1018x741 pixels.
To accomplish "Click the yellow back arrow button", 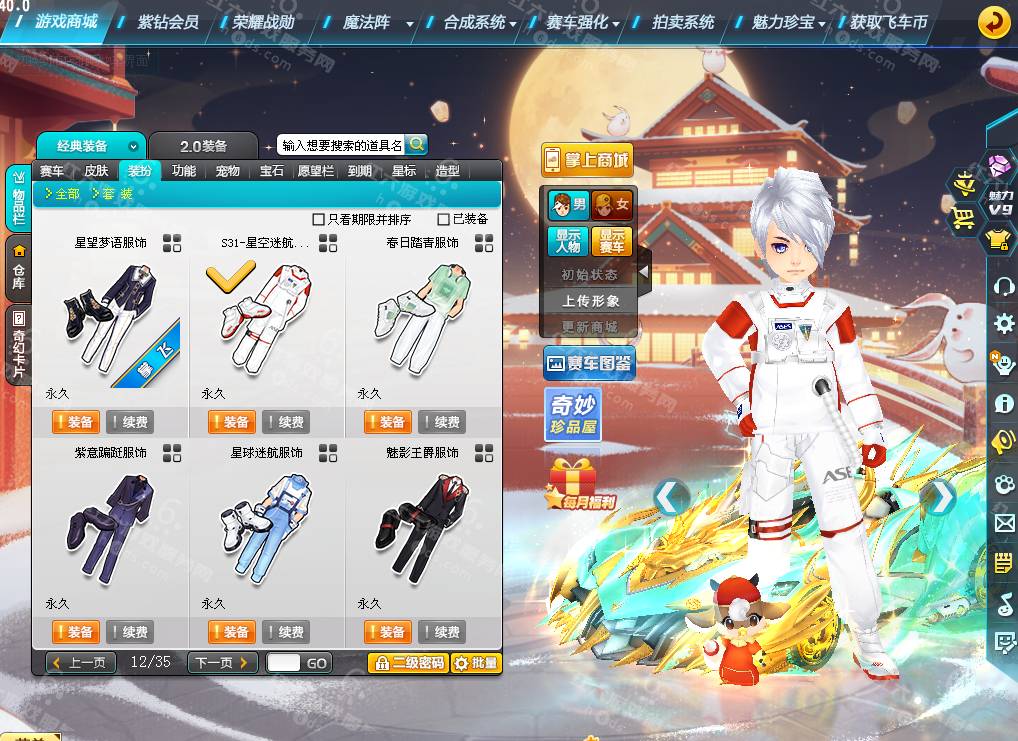I will [993, 22].
